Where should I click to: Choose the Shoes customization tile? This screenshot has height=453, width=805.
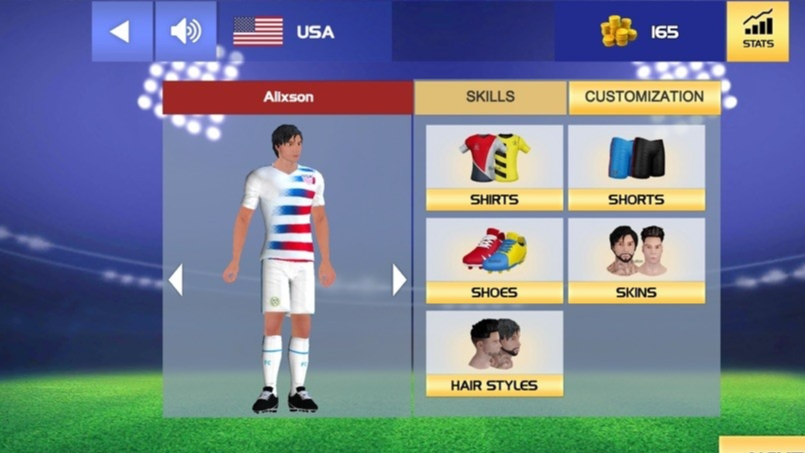494,260
